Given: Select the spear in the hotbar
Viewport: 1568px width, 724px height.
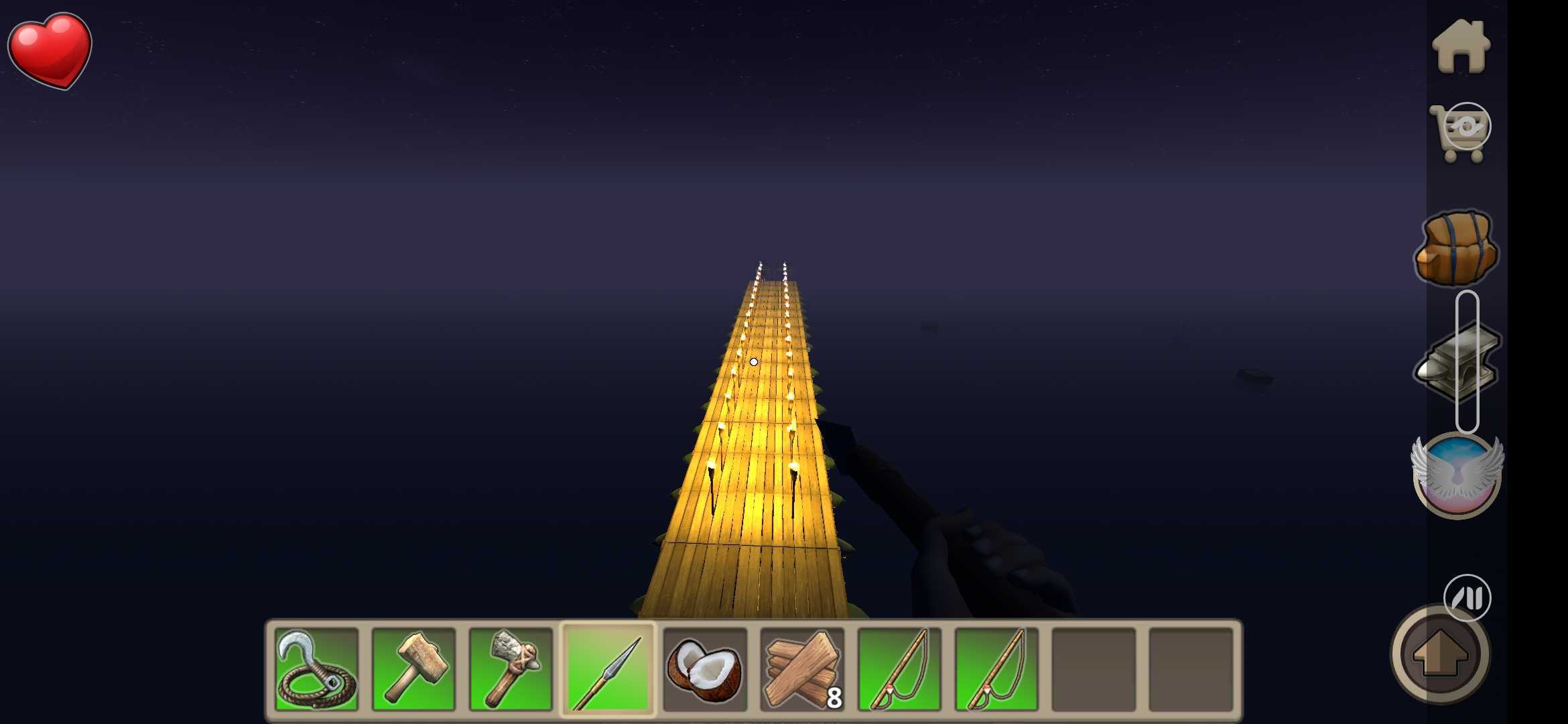Looking at the screenshot, I should pos(608,669).
